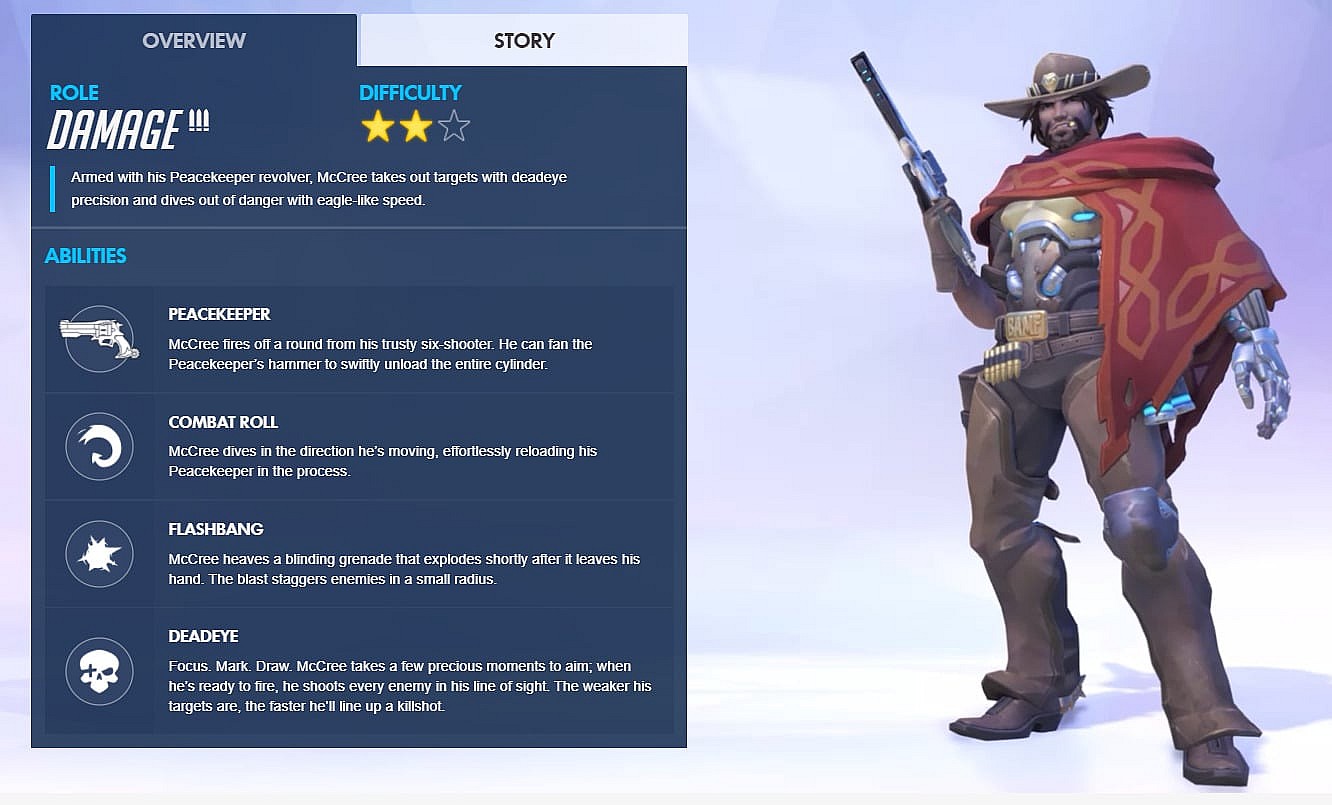
Task: Click the Peacekeeper revolver icon
Action: [99, 338]
